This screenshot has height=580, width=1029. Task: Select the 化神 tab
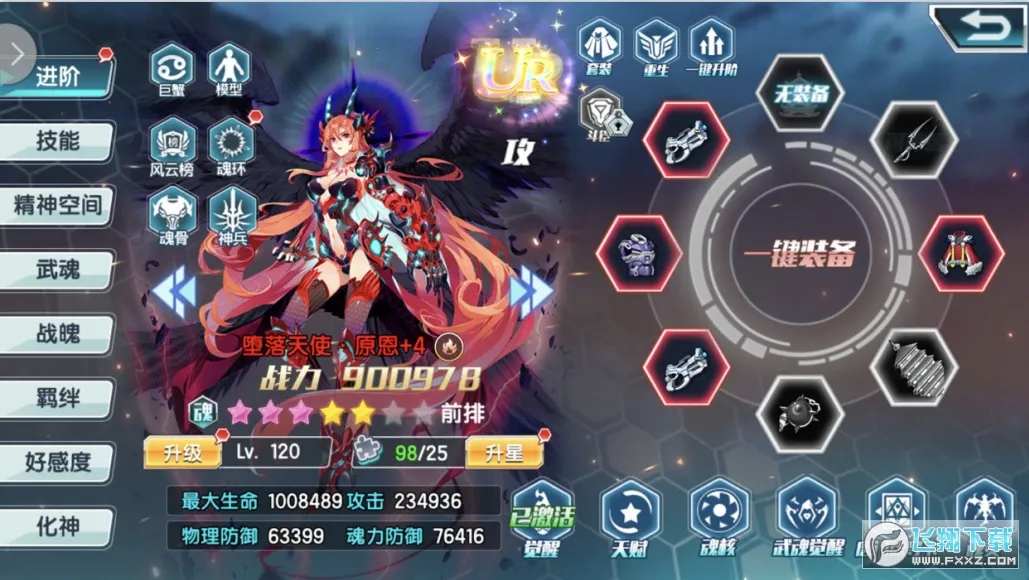(57, 526)
